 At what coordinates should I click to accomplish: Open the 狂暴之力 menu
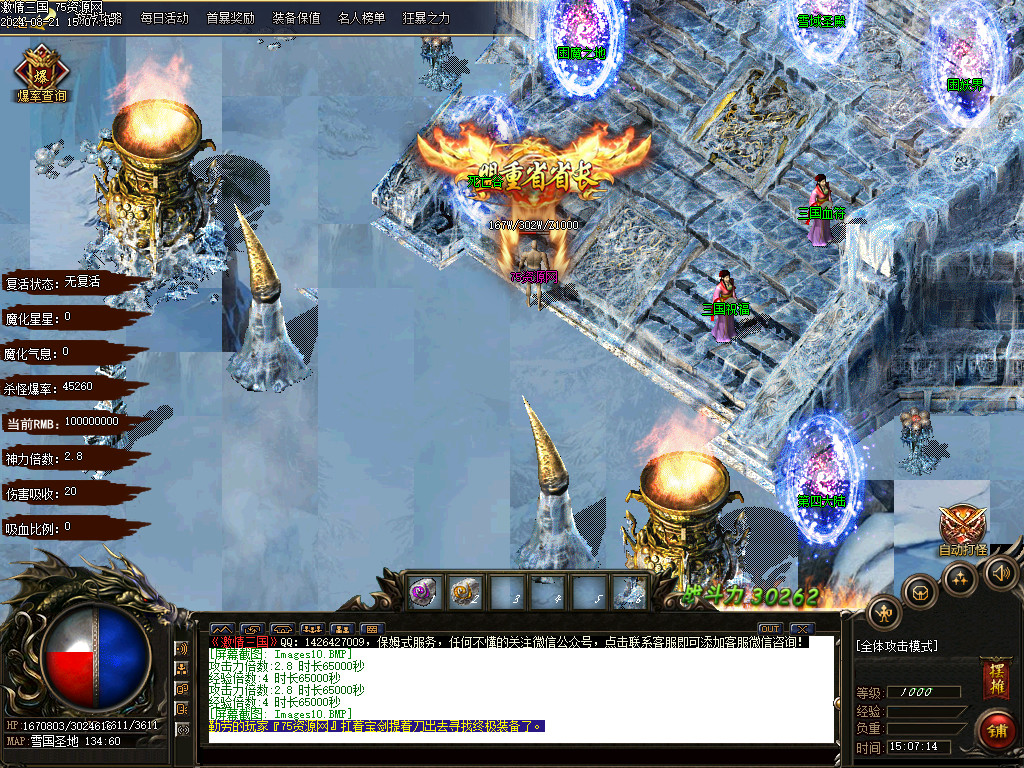pos(426,18)
